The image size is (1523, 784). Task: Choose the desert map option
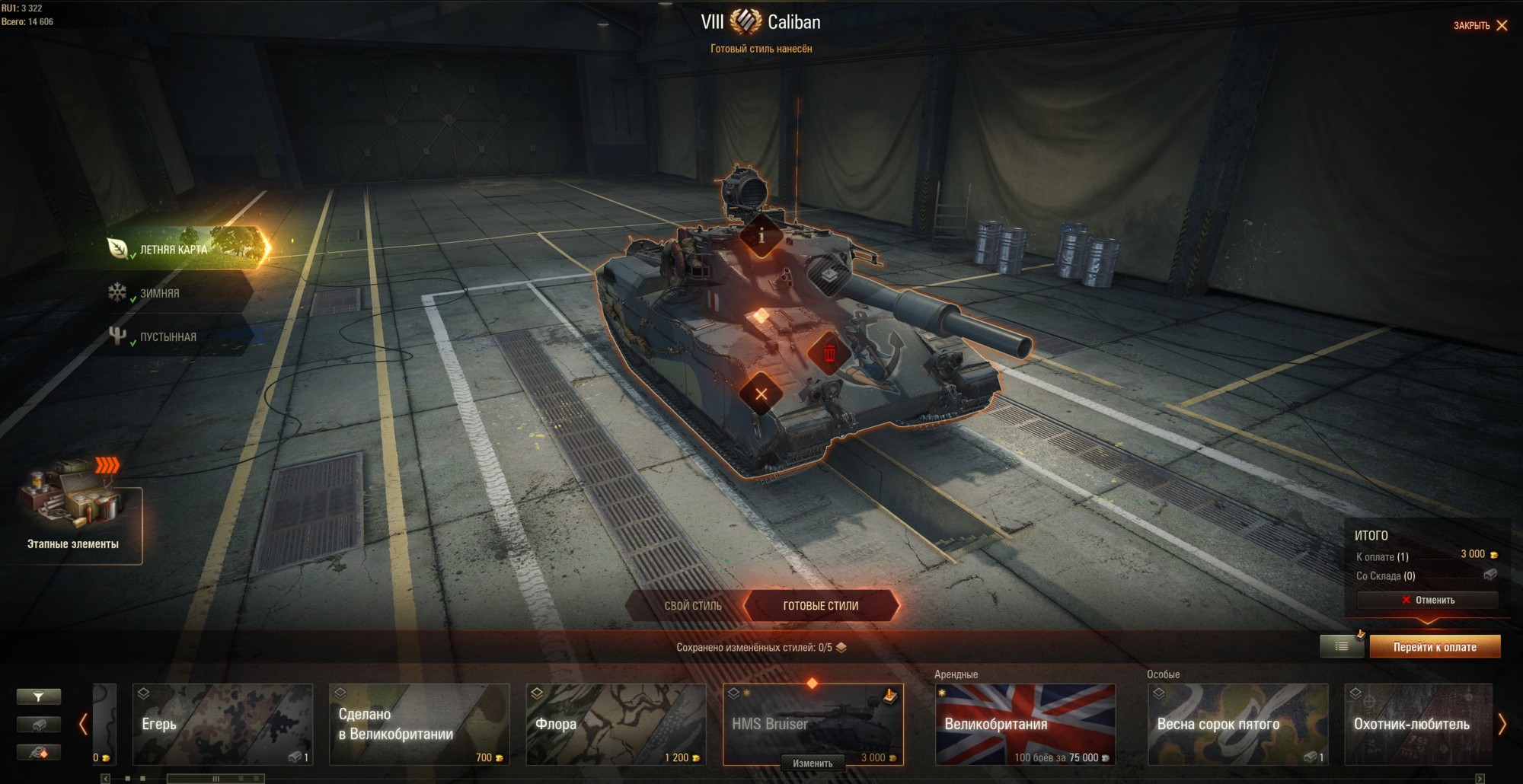(x=168, y=337)
